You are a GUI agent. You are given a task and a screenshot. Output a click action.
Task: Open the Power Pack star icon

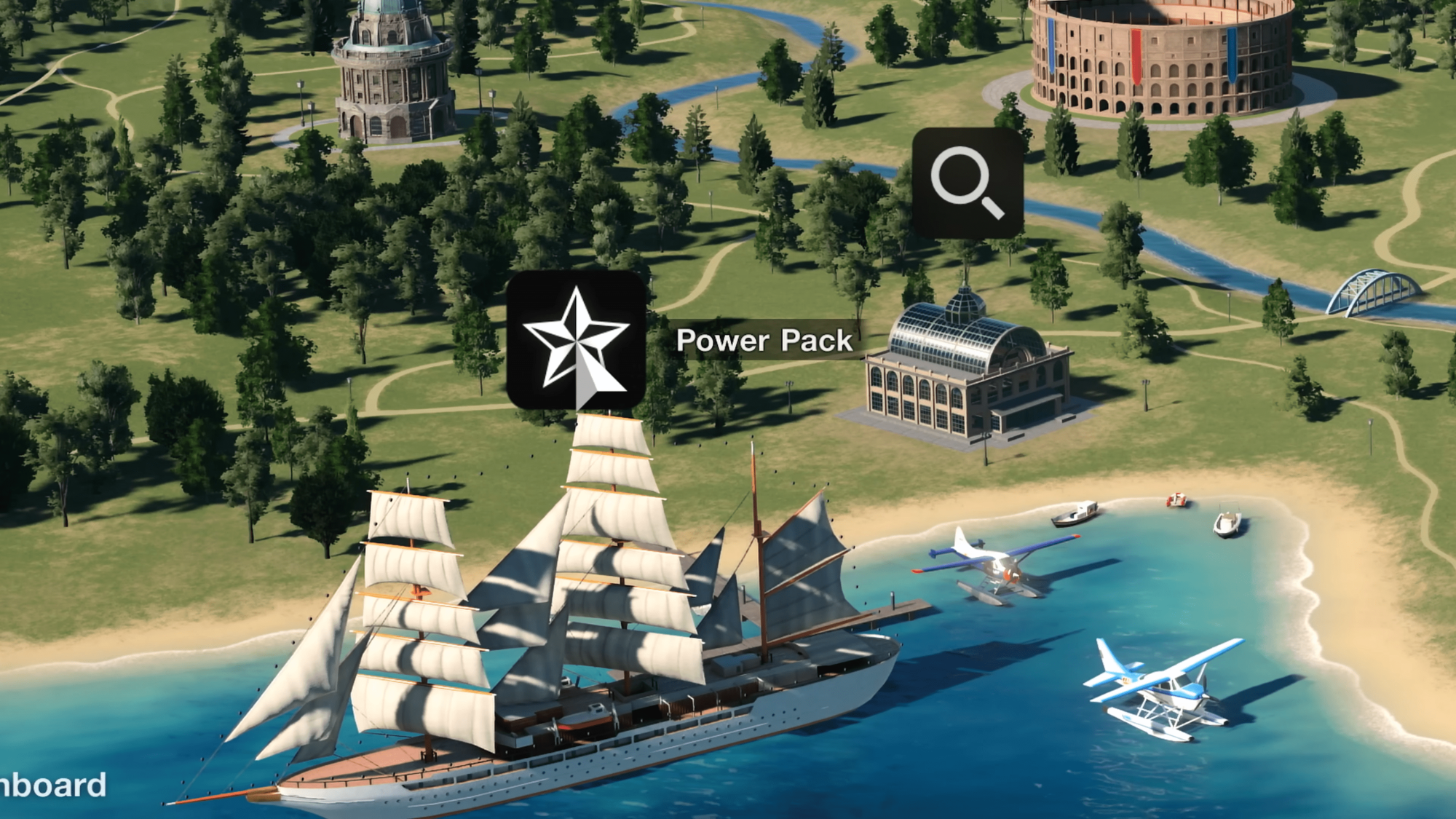click(x=576, y=340)
